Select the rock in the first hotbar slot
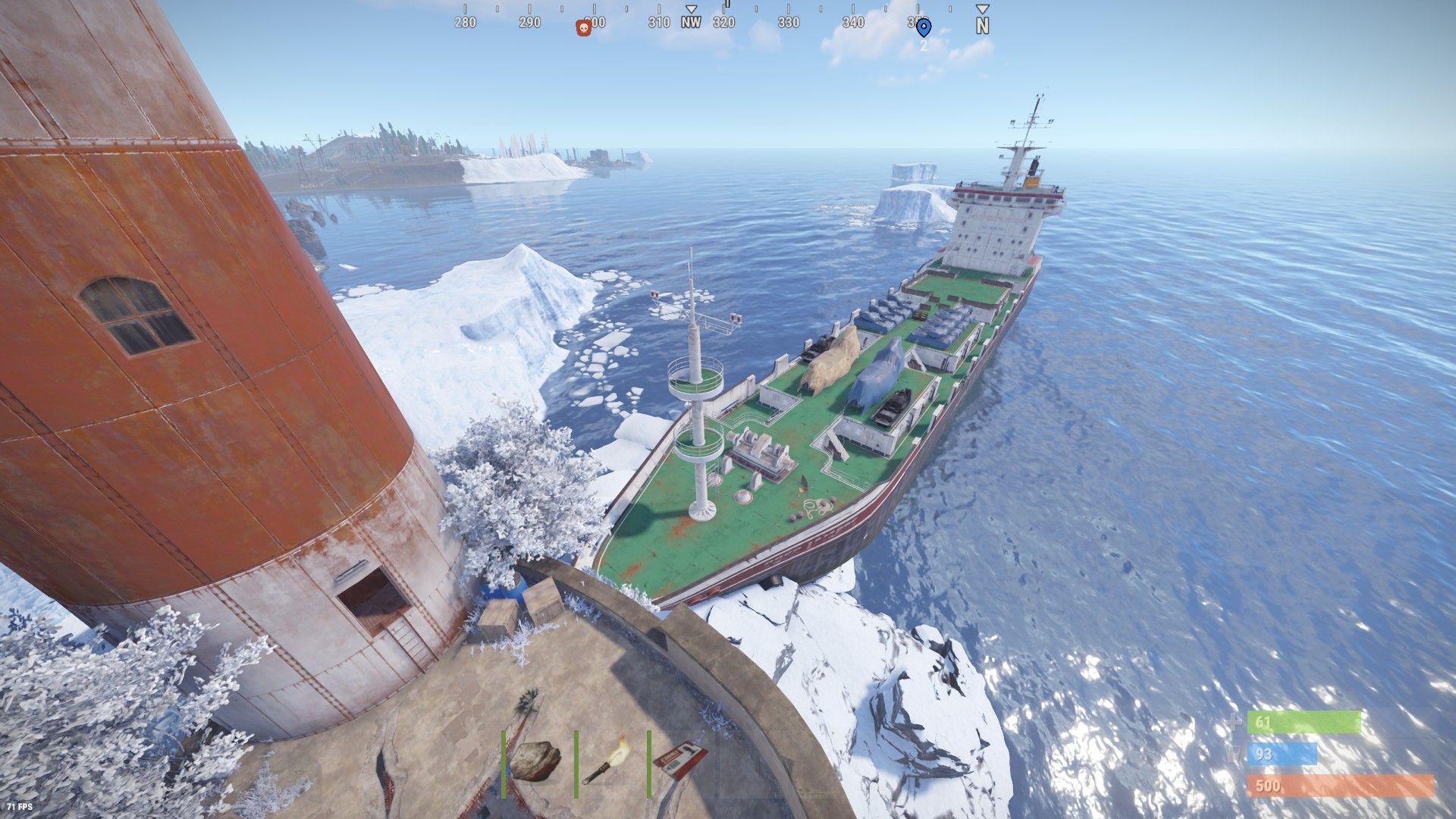Image resolution: width=1456 pixels, height=819 pixels. 536,760
